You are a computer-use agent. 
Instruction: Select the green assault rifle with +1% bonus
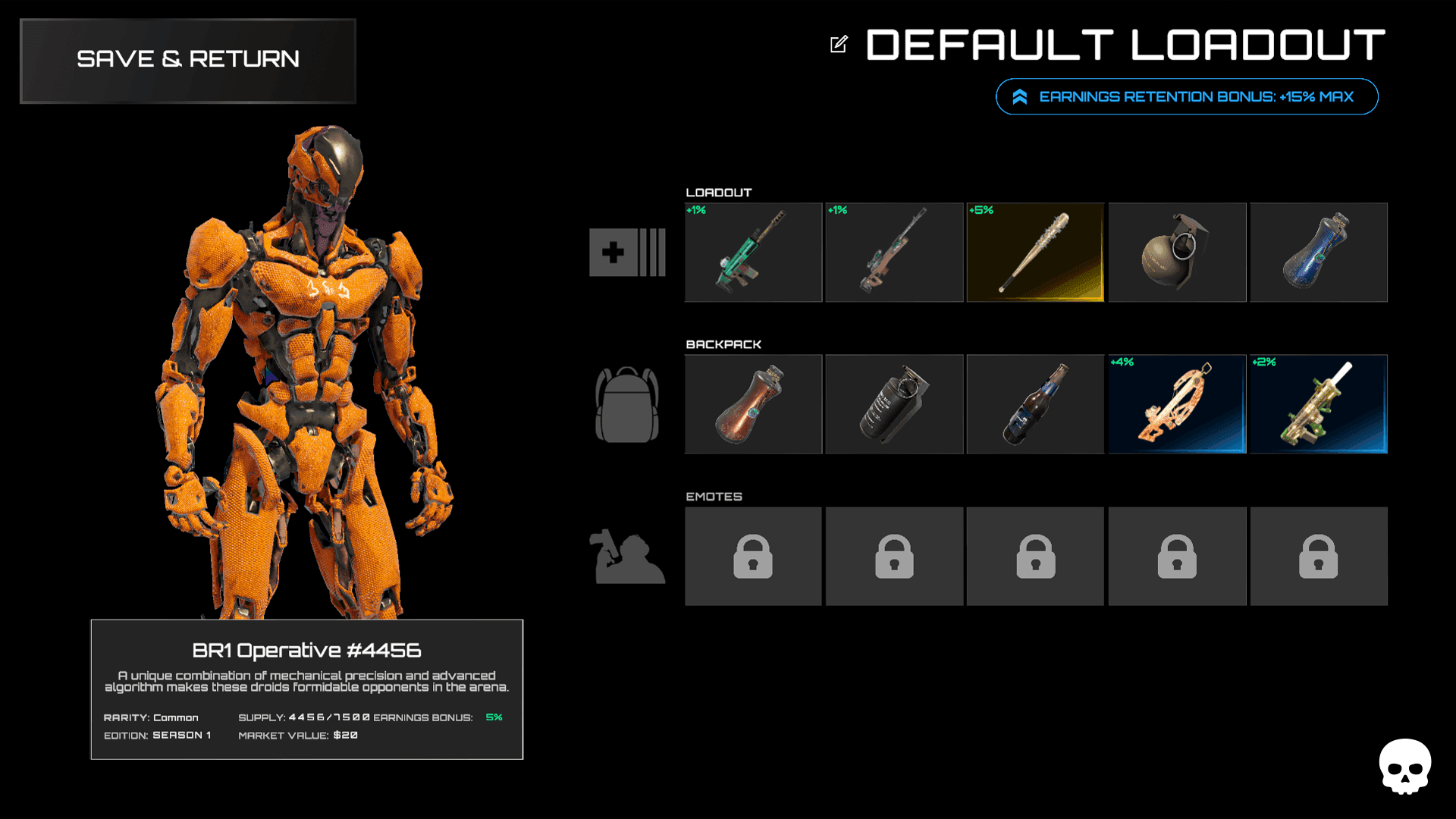(x=752, y=252)
